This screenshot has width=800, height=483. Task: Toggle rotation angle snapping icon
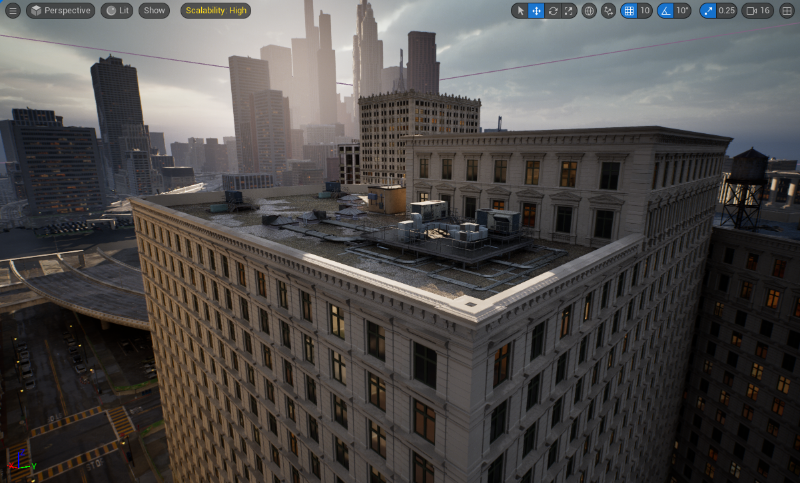[665, 11]
